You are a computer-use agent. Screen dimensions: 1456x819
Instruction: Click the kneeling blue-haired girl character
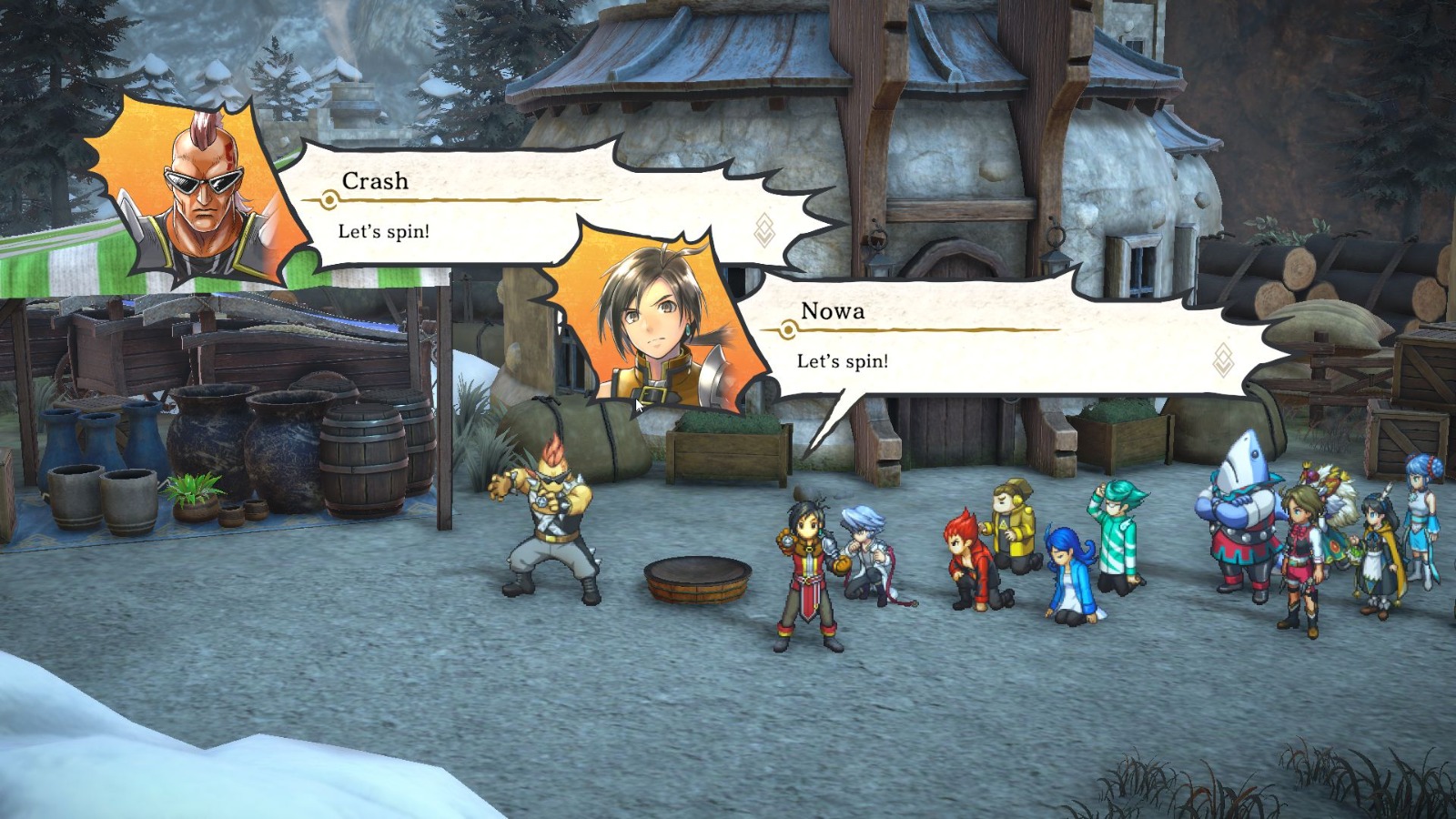pyautogui.click(x=1069, y=569)
